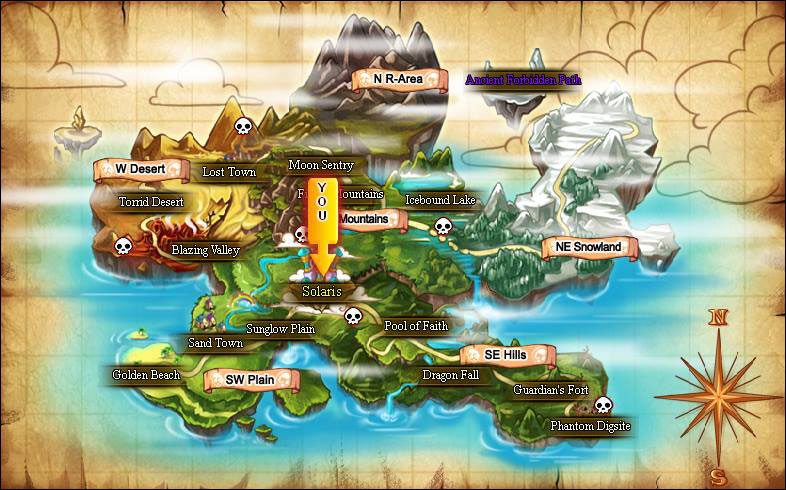This screenshot has height=490, width=786.
Task: Choose Guardian's Fort on the map
Action: [550, 389]
